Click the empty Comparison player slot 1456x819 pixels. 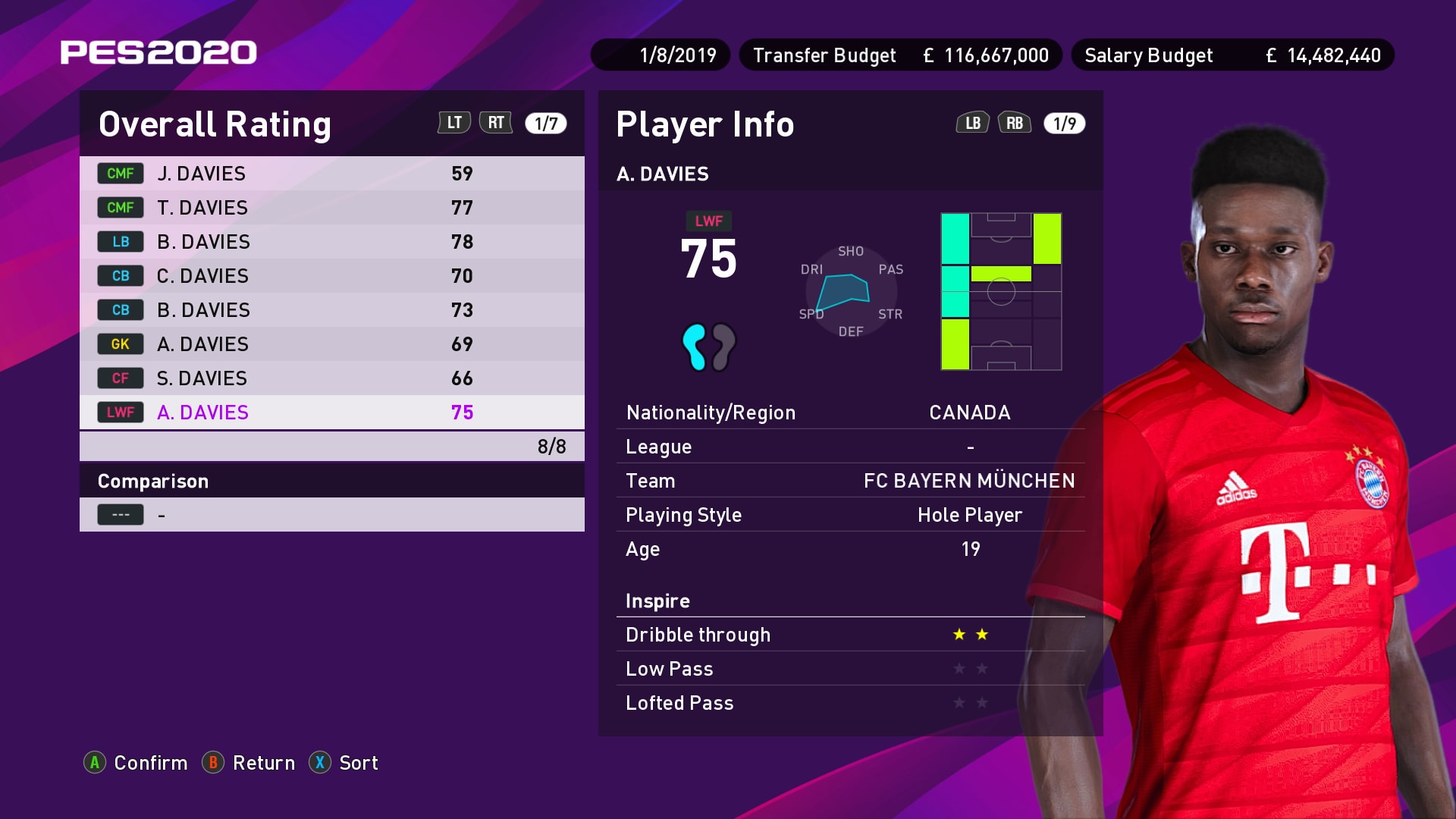(331, 515)
